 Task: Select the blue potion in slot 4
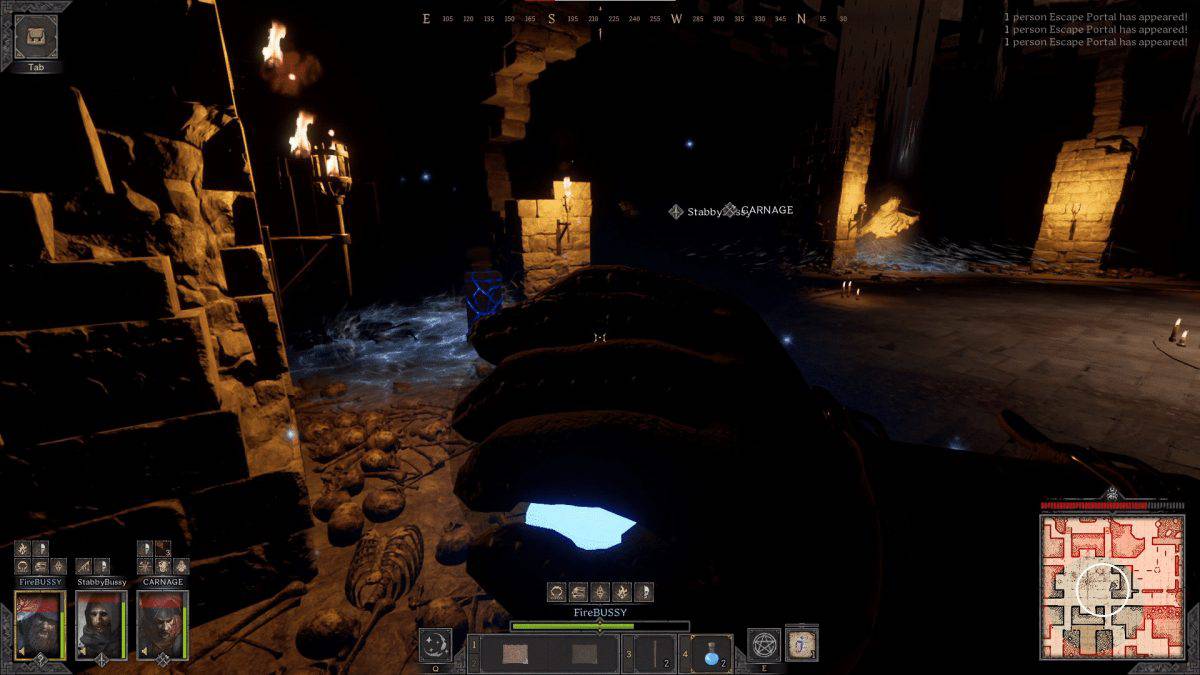[710, 654]
